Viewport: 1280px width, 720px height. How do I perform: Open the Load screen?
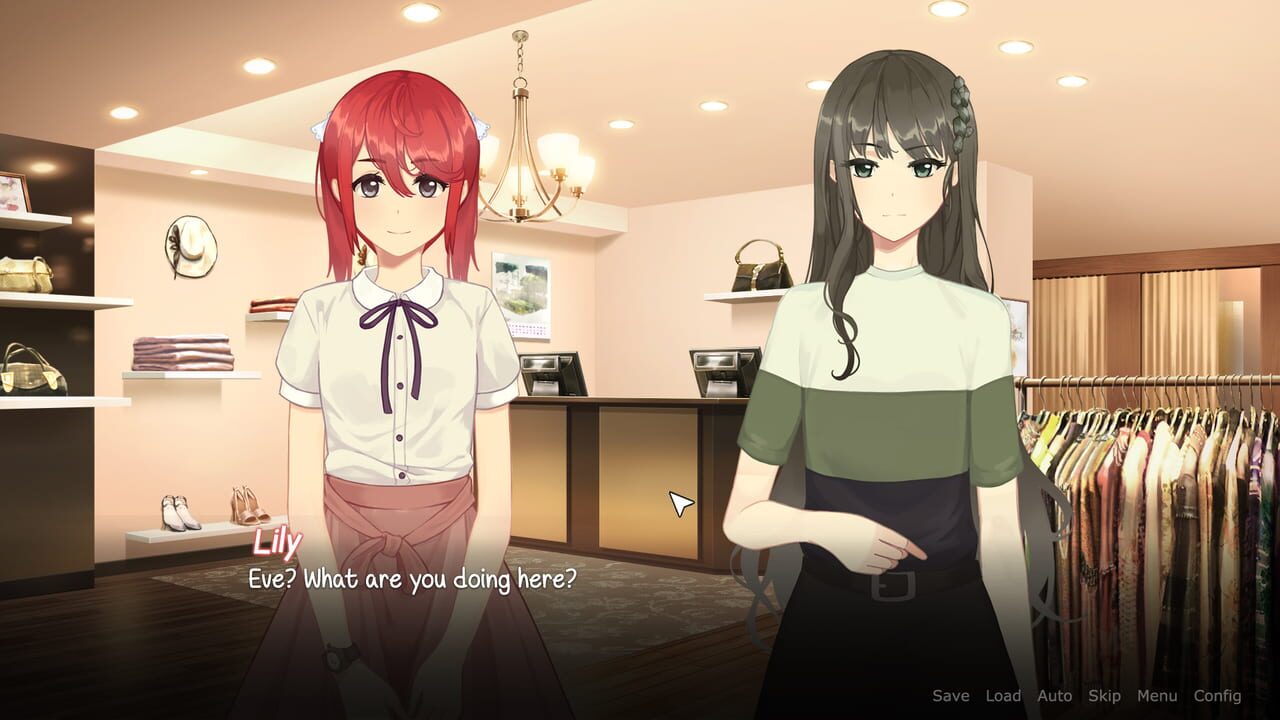coord(1002,695)
